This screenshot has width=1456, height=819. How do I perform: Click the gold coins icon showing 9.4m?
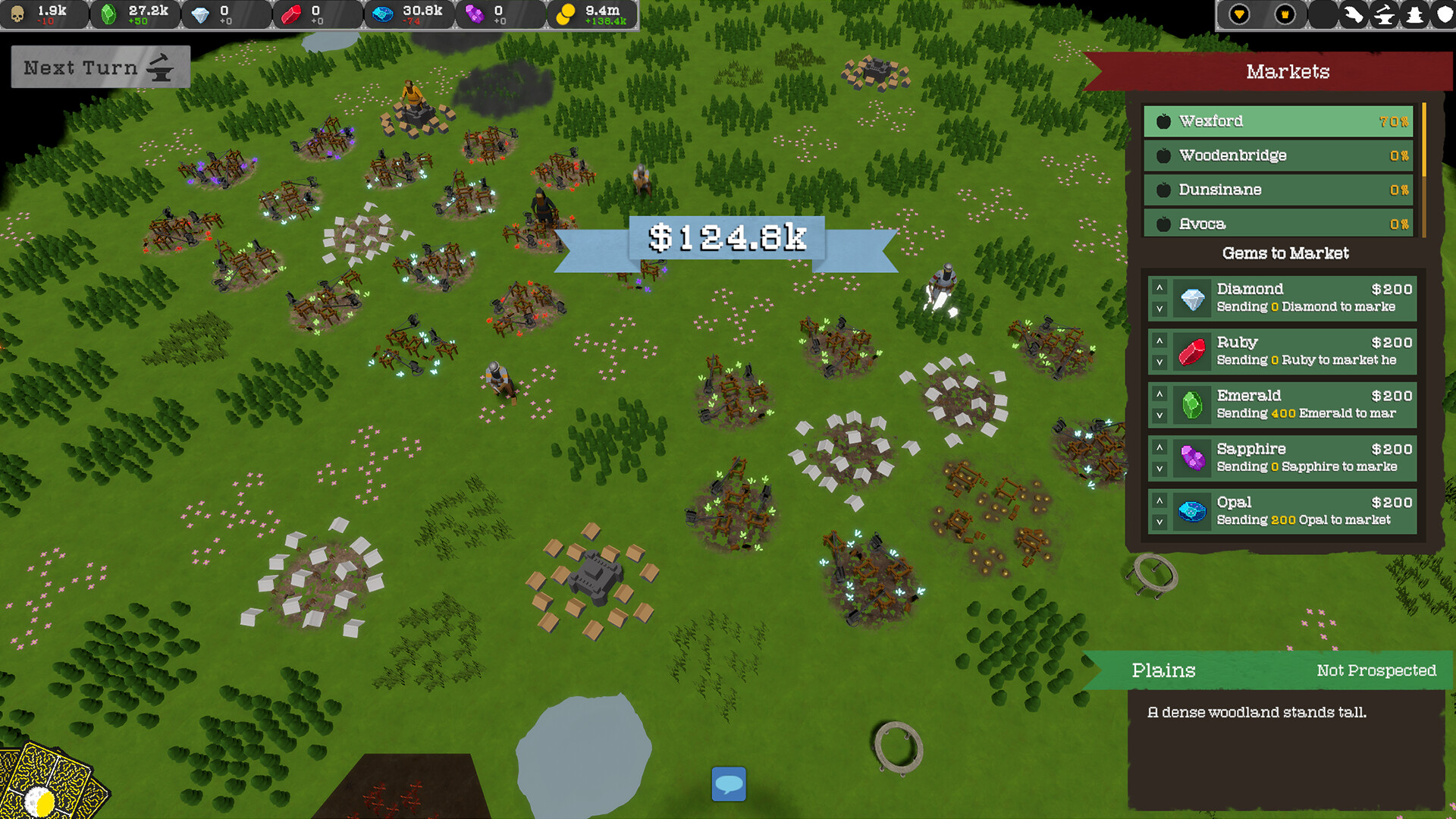565,13
